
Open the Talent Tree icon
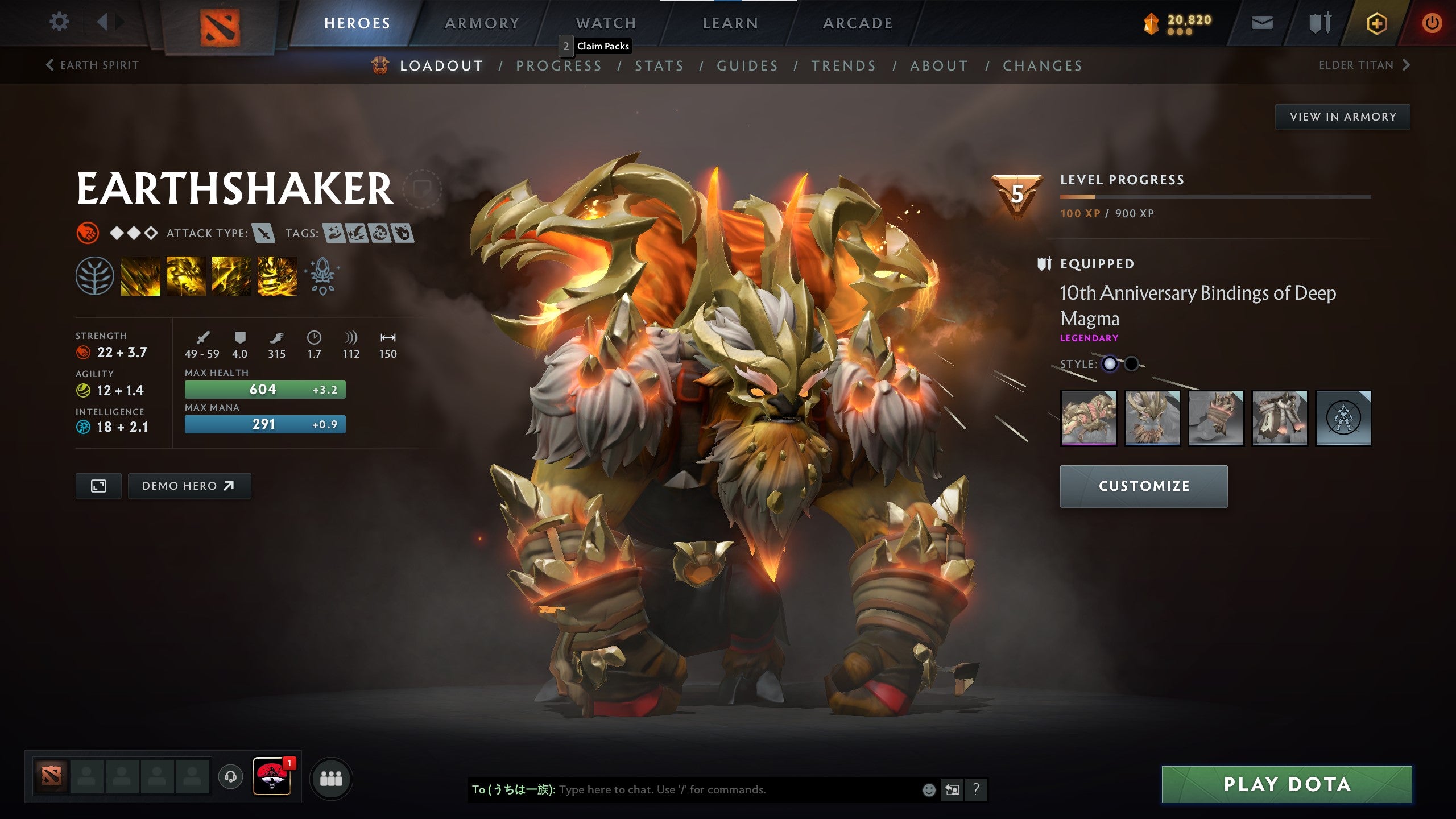point(95,276)
